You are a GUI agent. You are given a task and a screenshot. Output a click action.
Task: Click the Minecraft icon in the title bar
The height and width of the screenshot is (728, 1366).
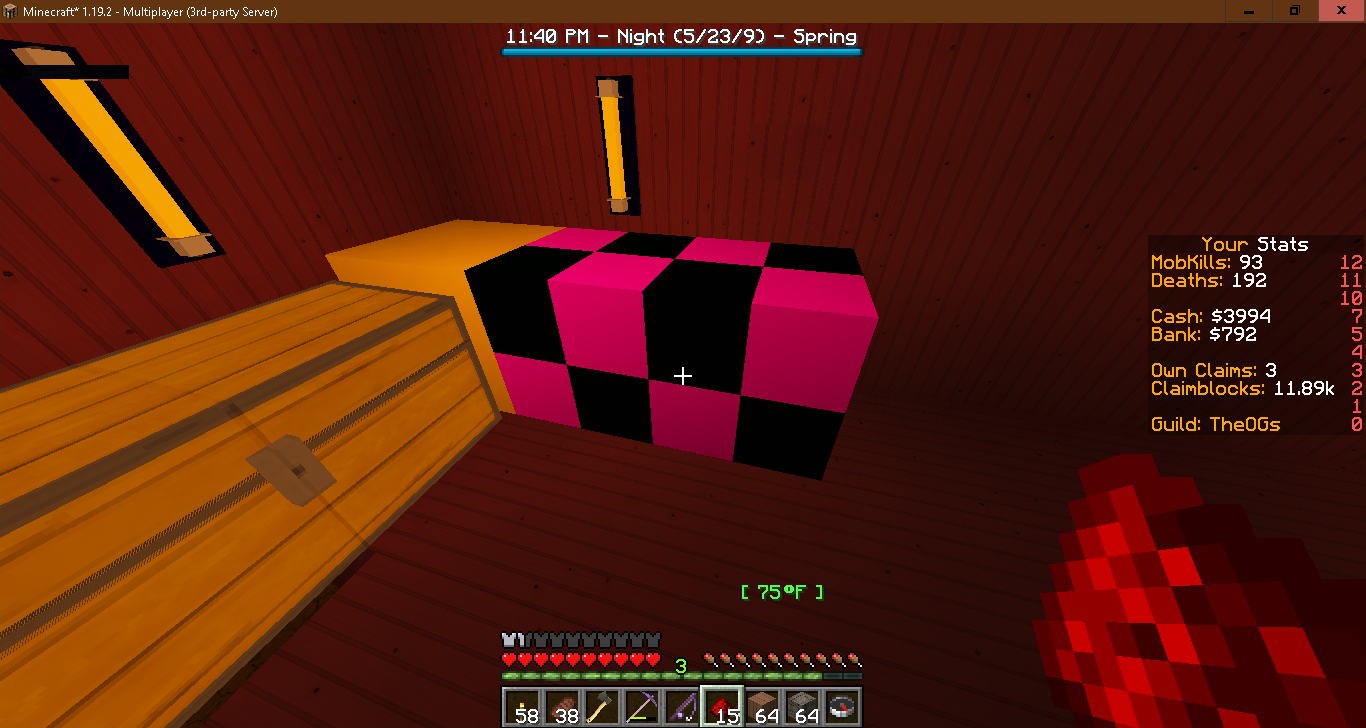coord(10,10)
